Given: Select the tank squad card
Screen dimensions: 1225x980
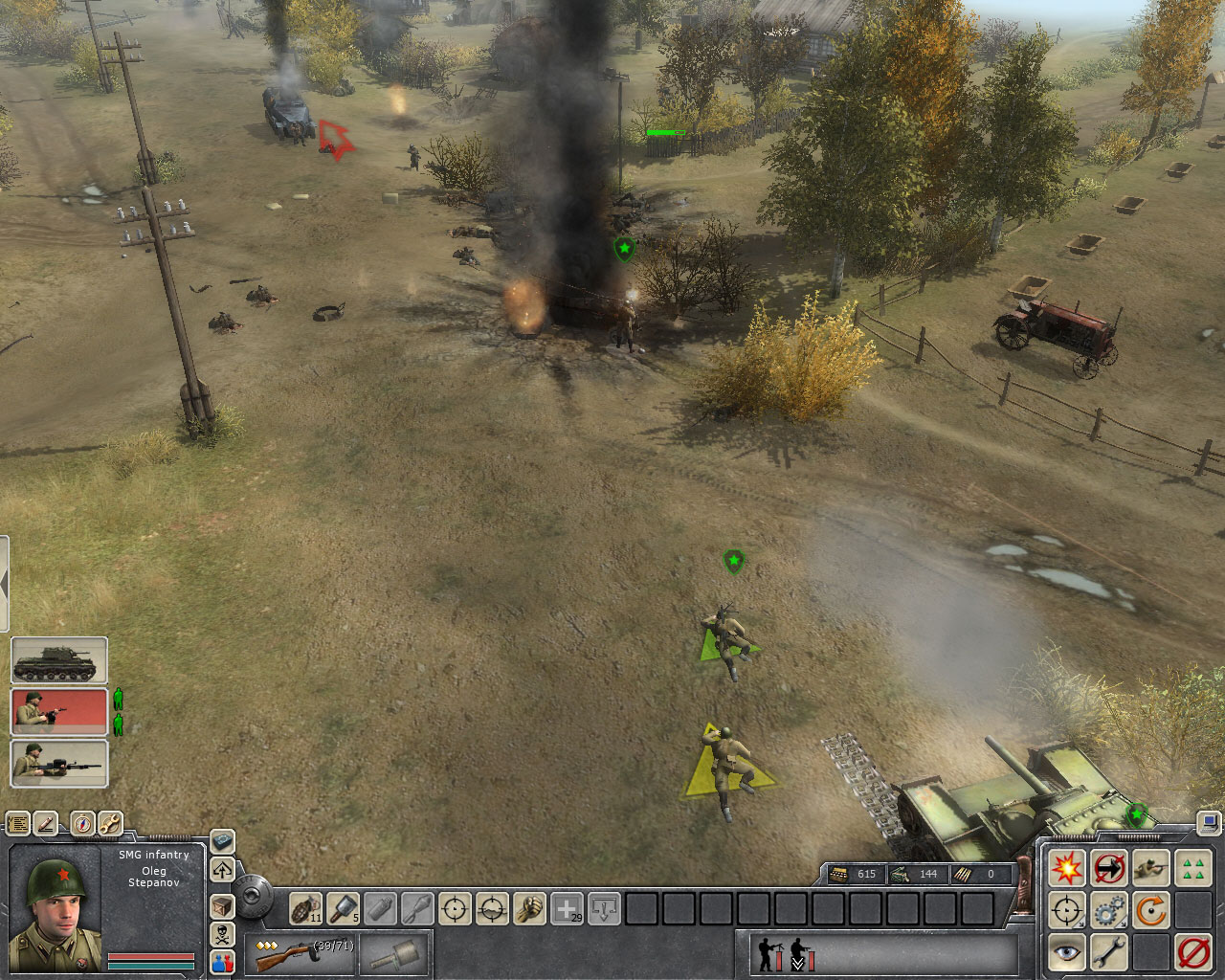Looking at the screenshot, I should pos(59,661).
